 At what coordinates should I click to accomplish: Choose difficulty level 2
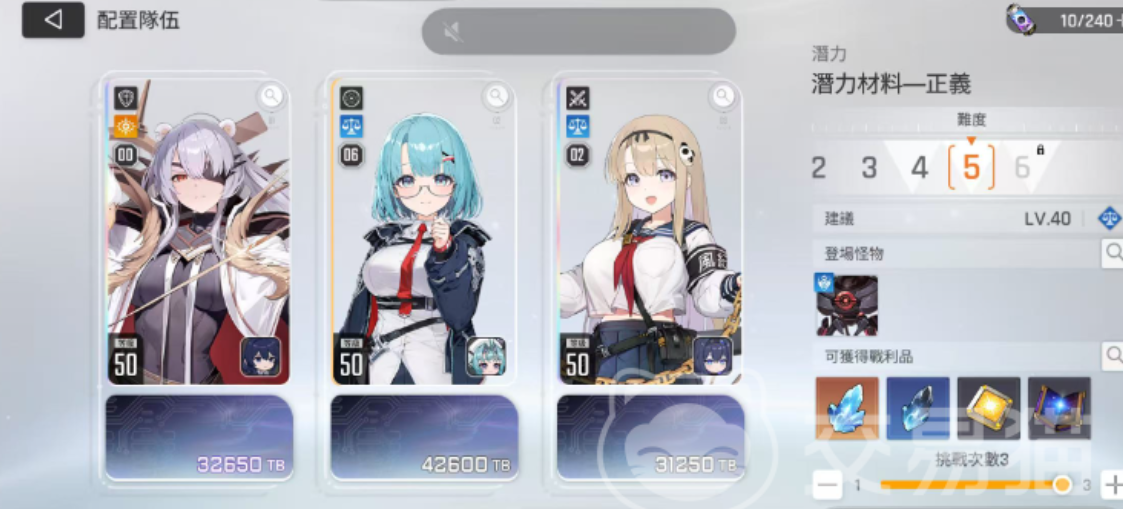click(819, 167)
